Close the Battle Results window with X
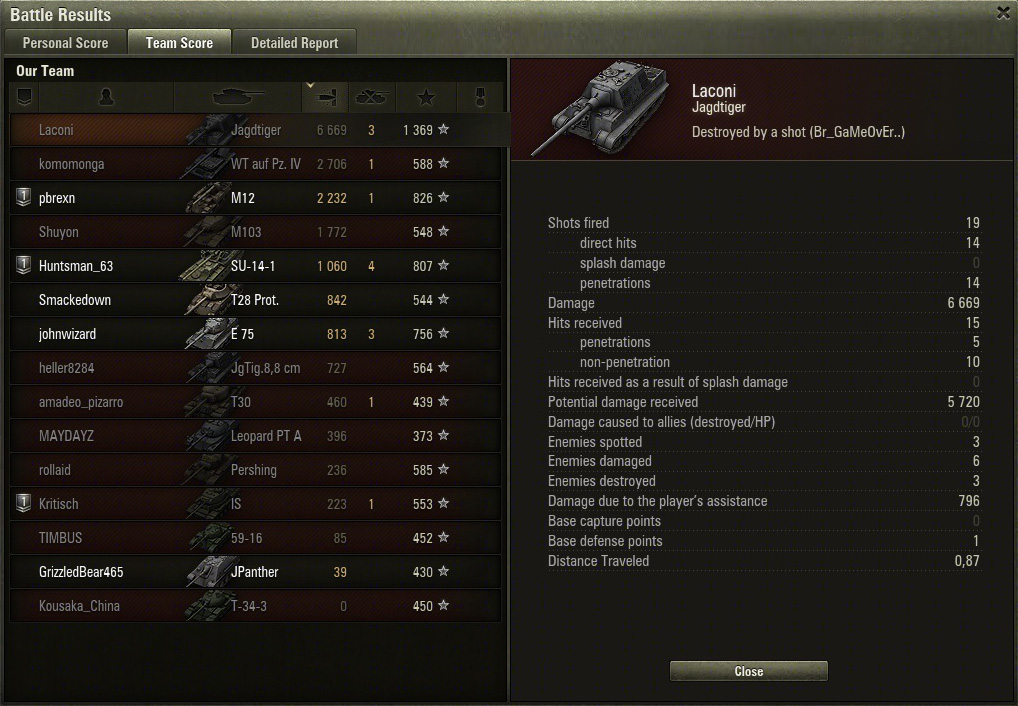The height and width of the screenshot is (706, 1018). pos(1003,13)
